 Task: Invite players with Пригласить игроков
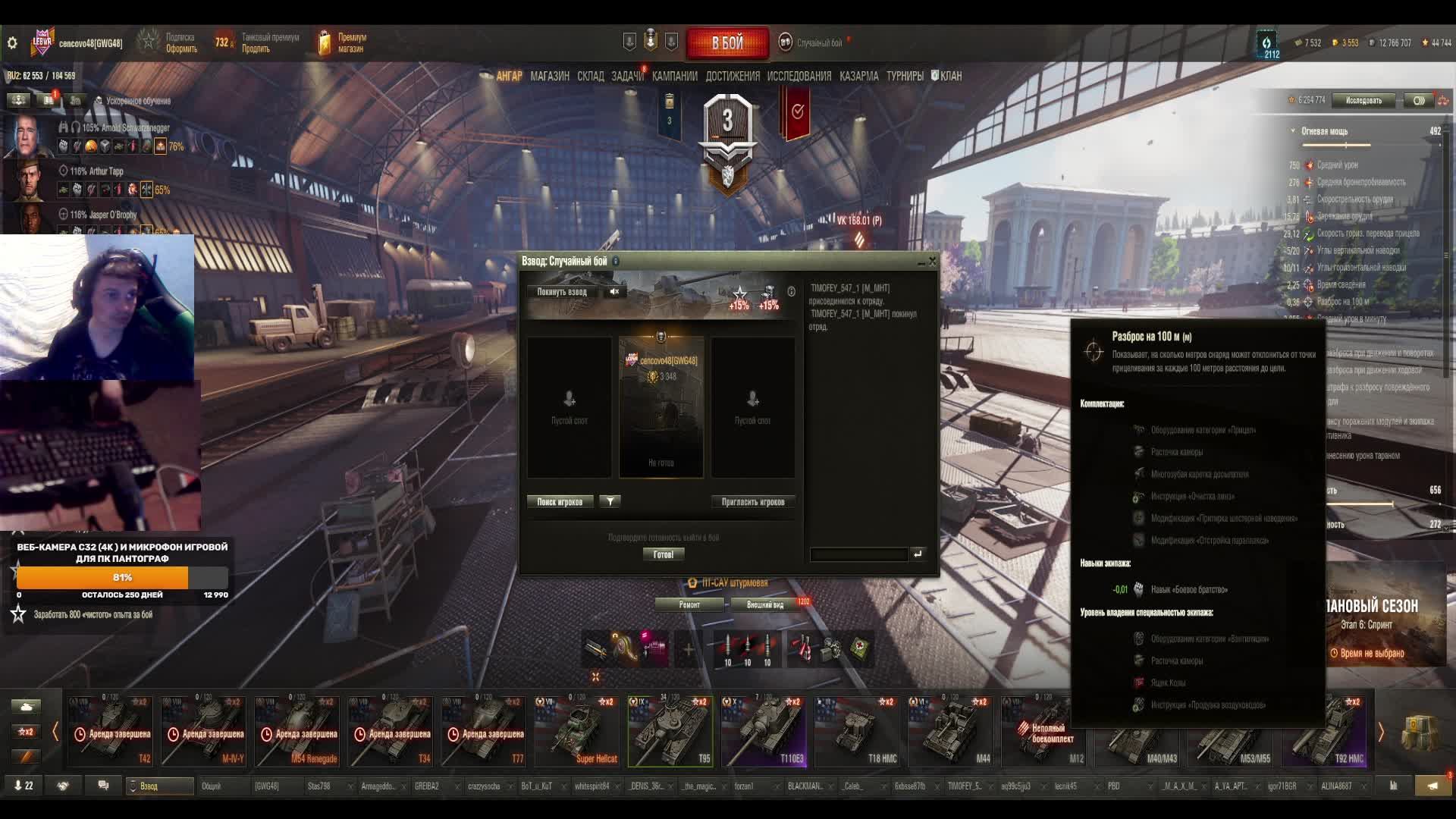(752, 502)
